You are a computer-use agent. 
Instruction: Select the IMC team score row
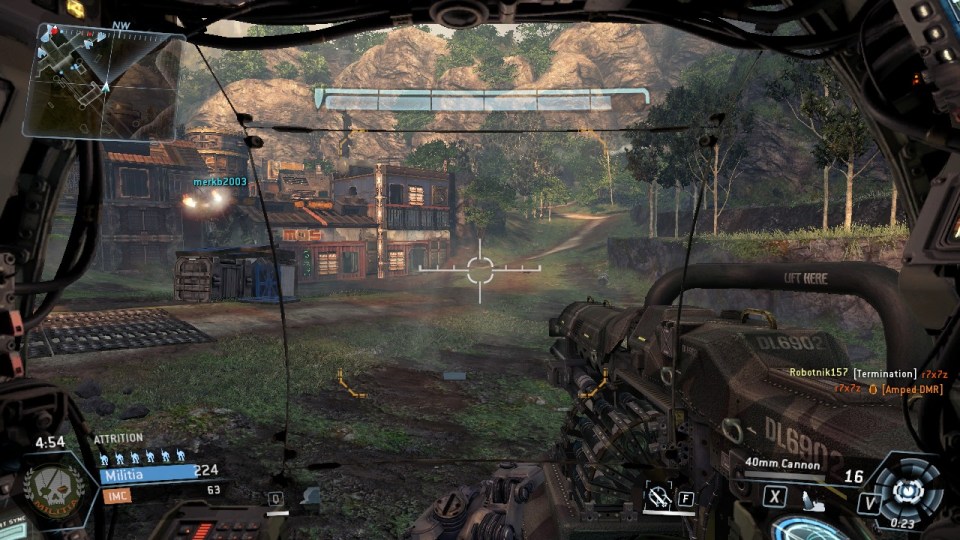(160, 492)
